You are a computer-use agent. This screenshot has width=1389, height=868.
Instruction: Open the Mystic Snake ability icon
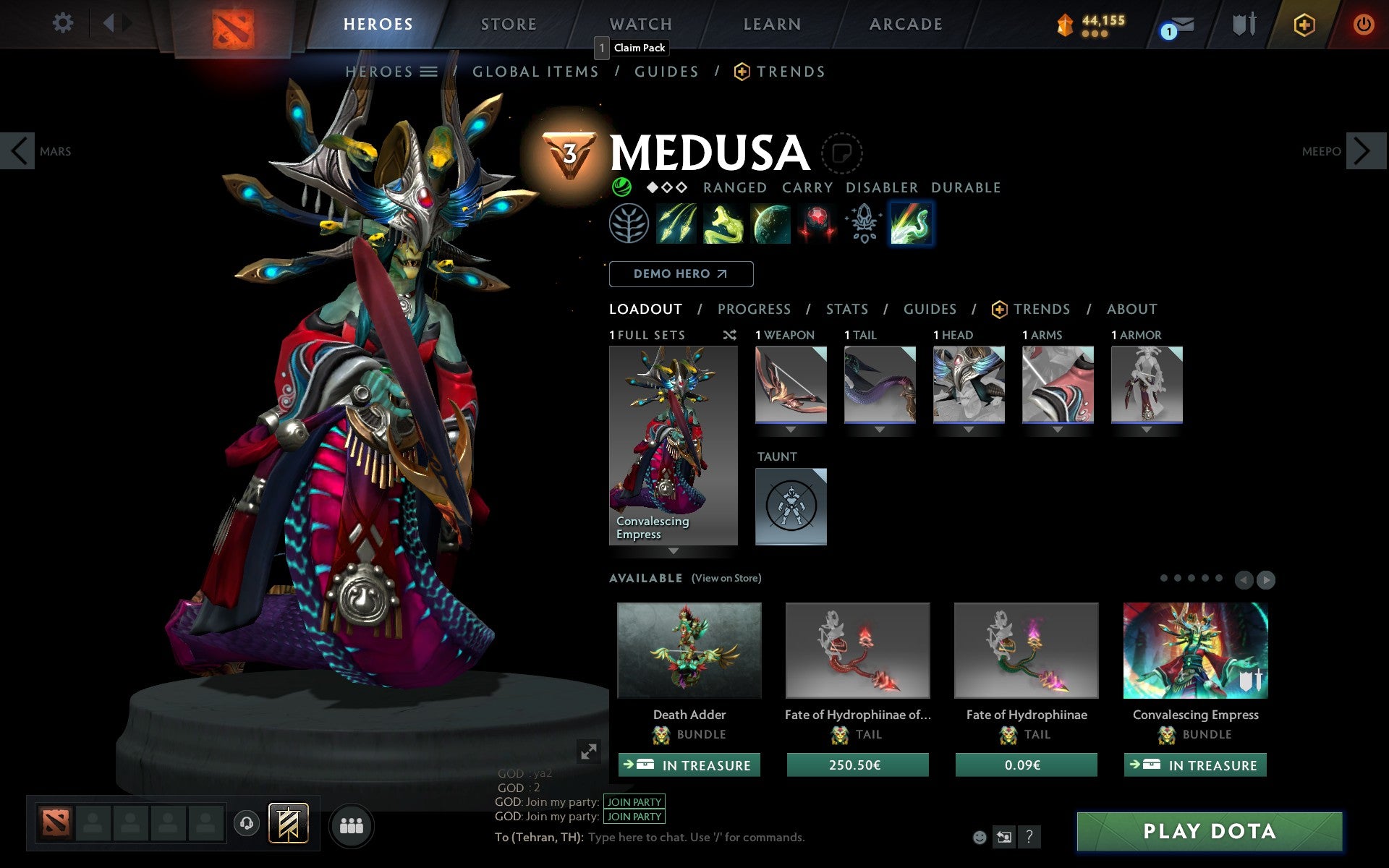[723, 224]
